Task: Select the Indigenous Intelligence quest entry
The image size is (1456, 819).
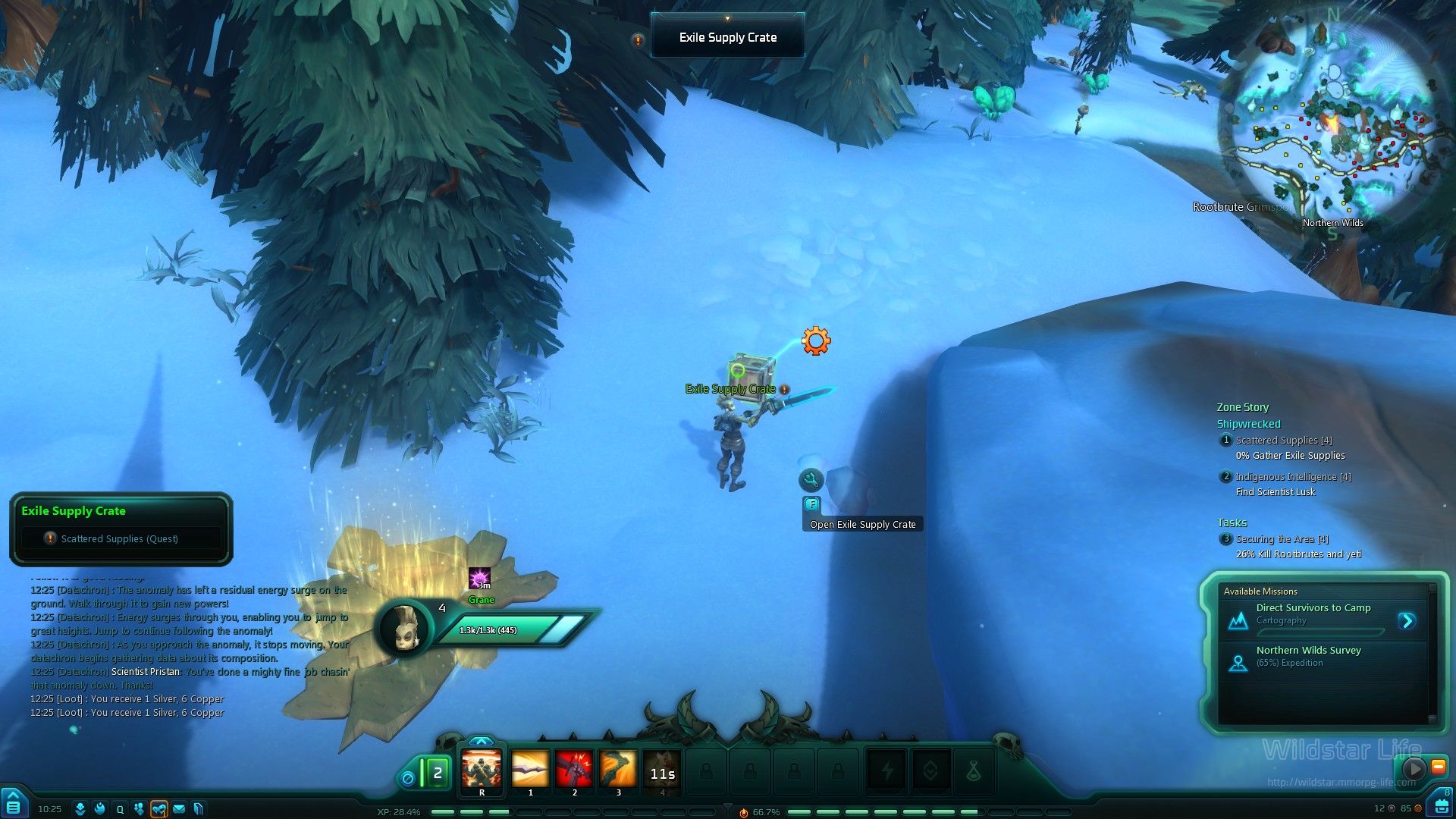Action: pyautogui.click(x=1292, y=477)
